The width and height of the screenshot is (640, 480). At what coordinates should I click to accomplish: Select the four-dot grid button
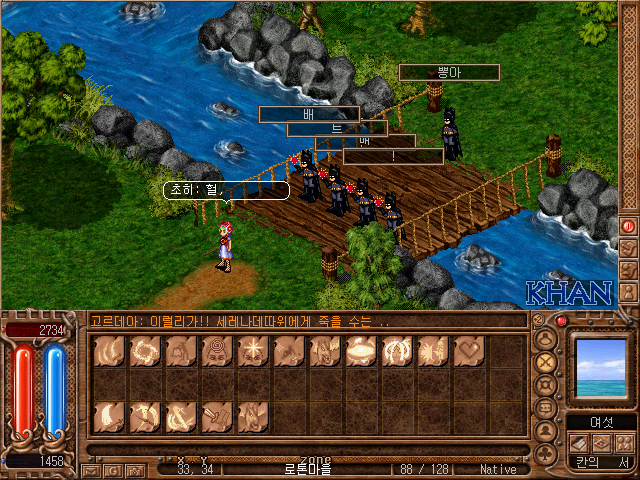tap(623, 444)
